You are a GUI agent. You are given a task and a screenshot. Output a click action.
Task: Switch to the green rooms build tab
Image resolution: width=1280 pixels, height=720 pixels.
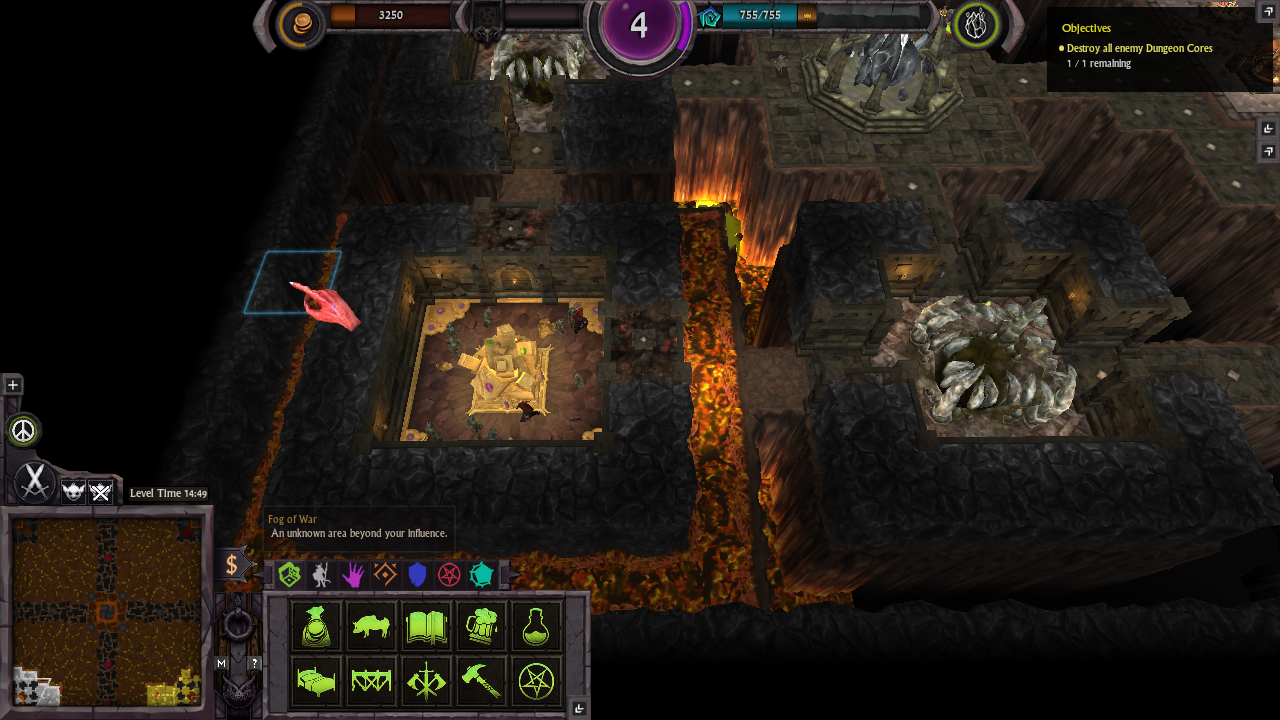pos(289,574)
